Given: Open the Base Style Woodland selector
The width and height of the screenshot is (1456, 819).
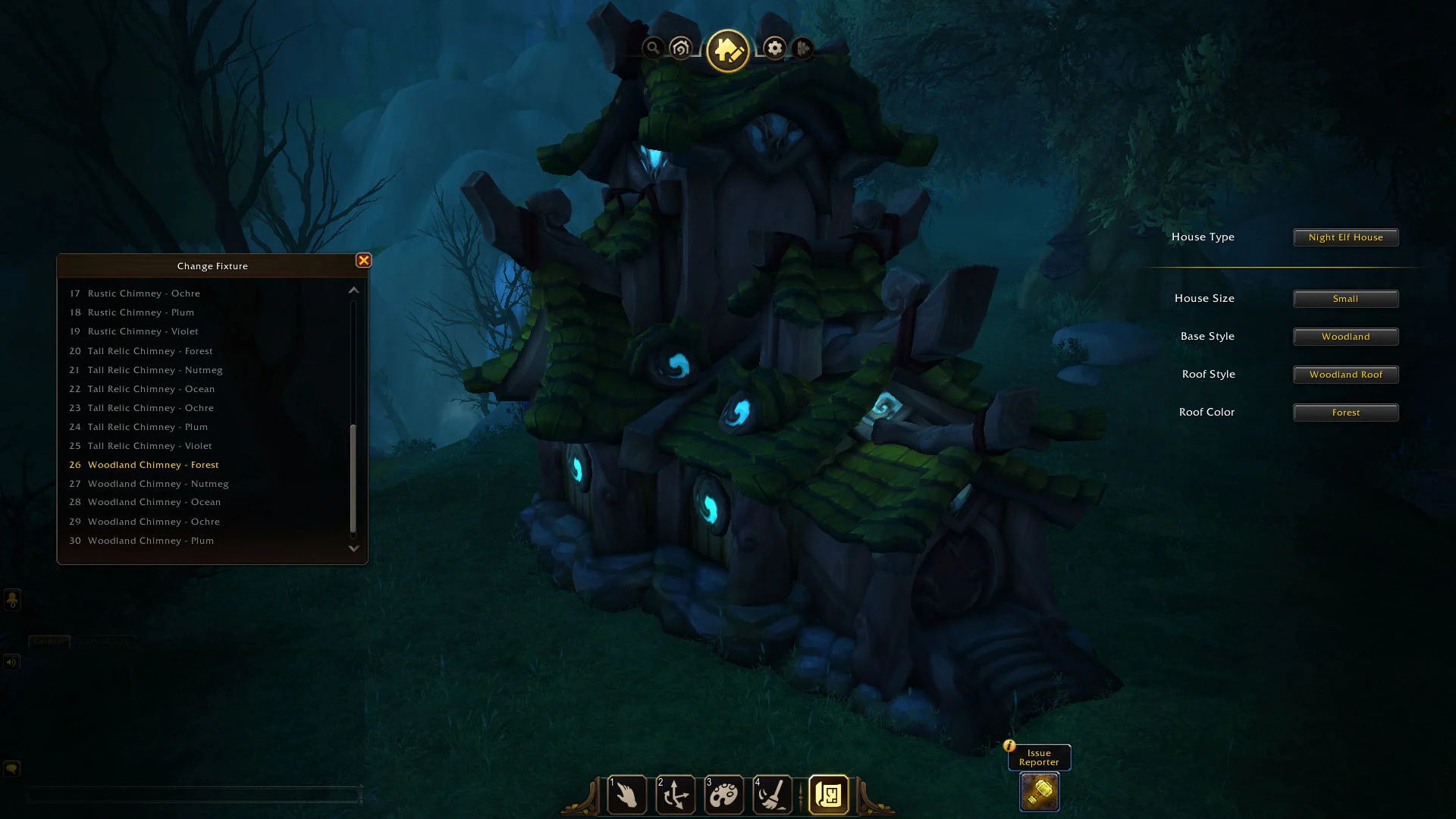Looking at the screenshot, I should [x=1345, y=337].
